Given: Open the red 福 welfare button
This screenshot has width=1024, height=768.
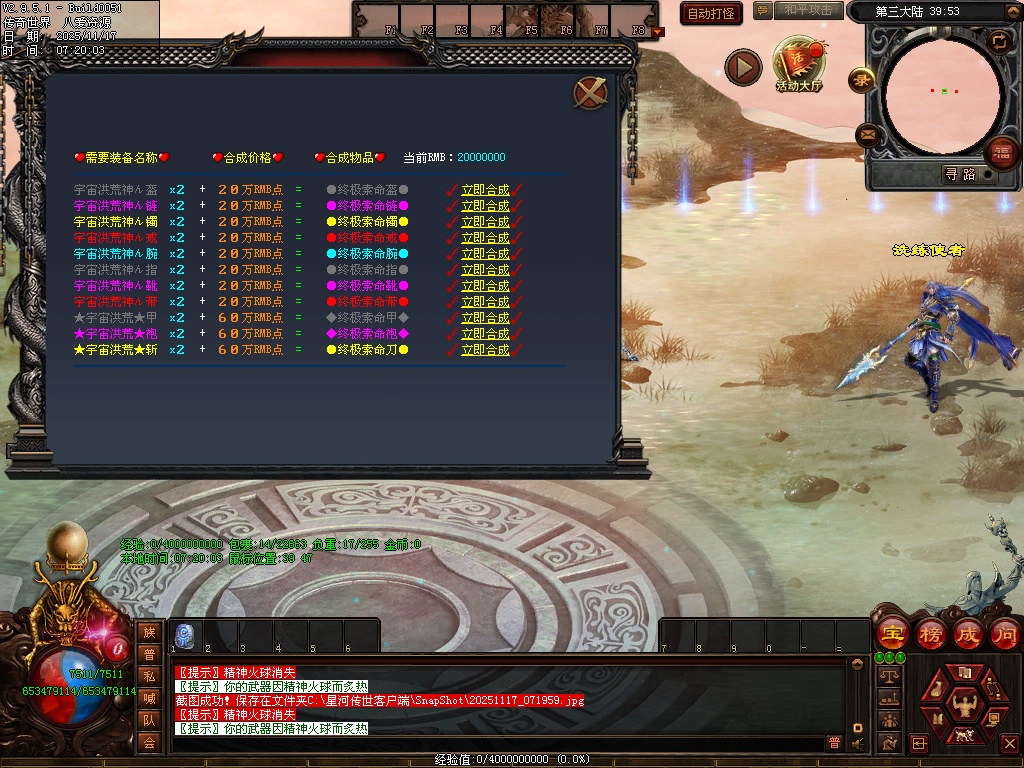Looking at the screenshot, I should [1001, 153].
